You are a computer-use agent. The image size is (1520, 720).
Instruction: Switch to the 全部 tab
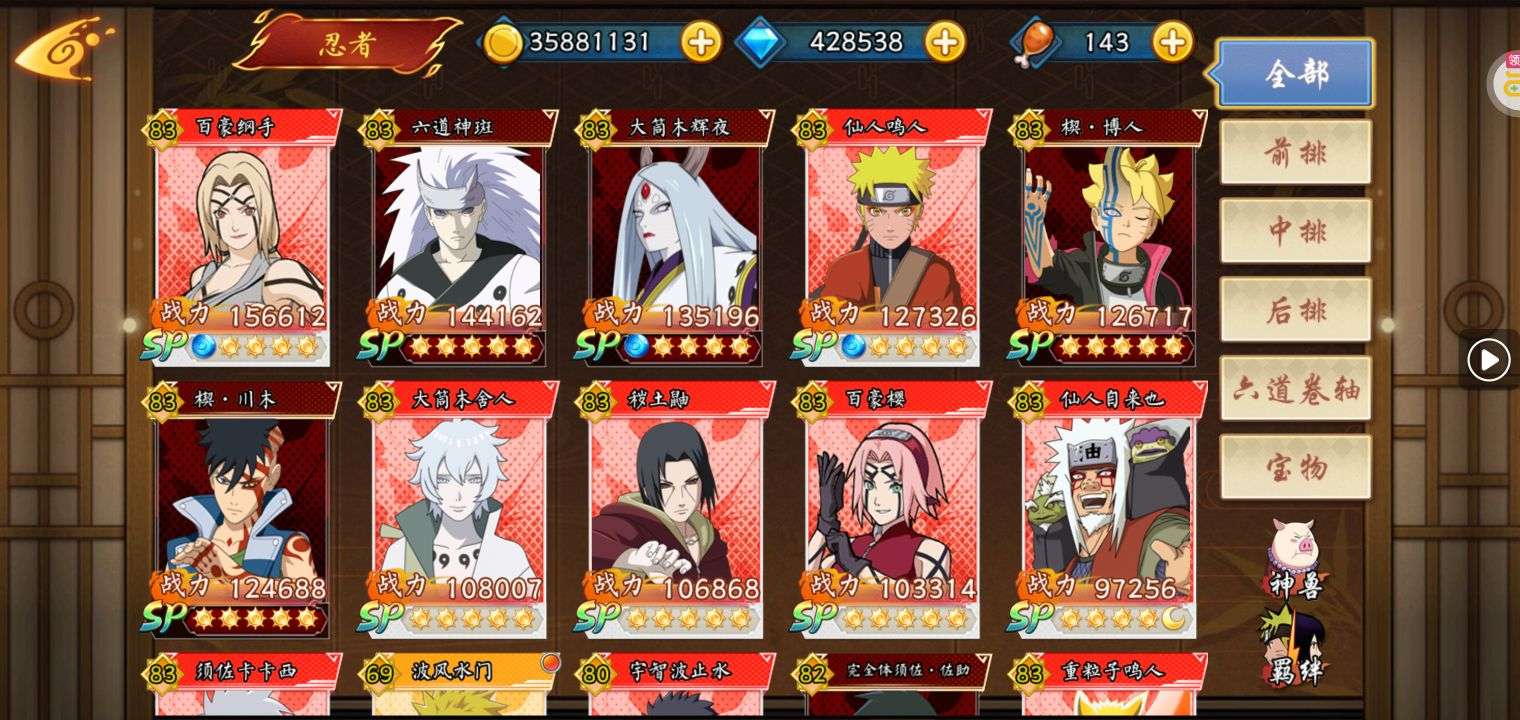pos(1295,73)
